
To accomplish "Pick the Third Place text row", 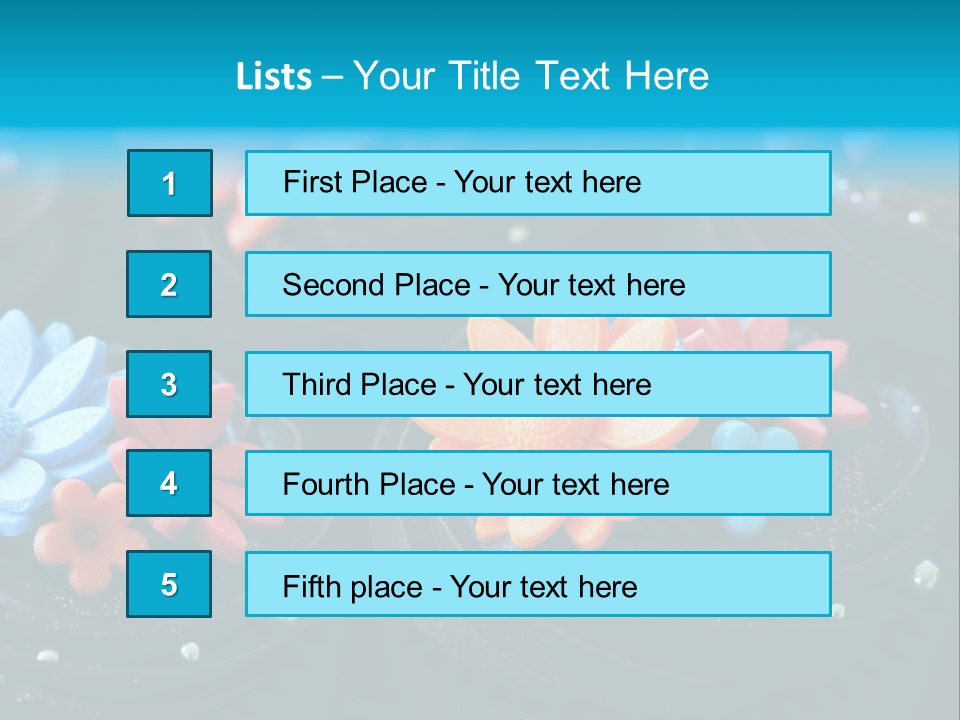I will pos(538,384).
